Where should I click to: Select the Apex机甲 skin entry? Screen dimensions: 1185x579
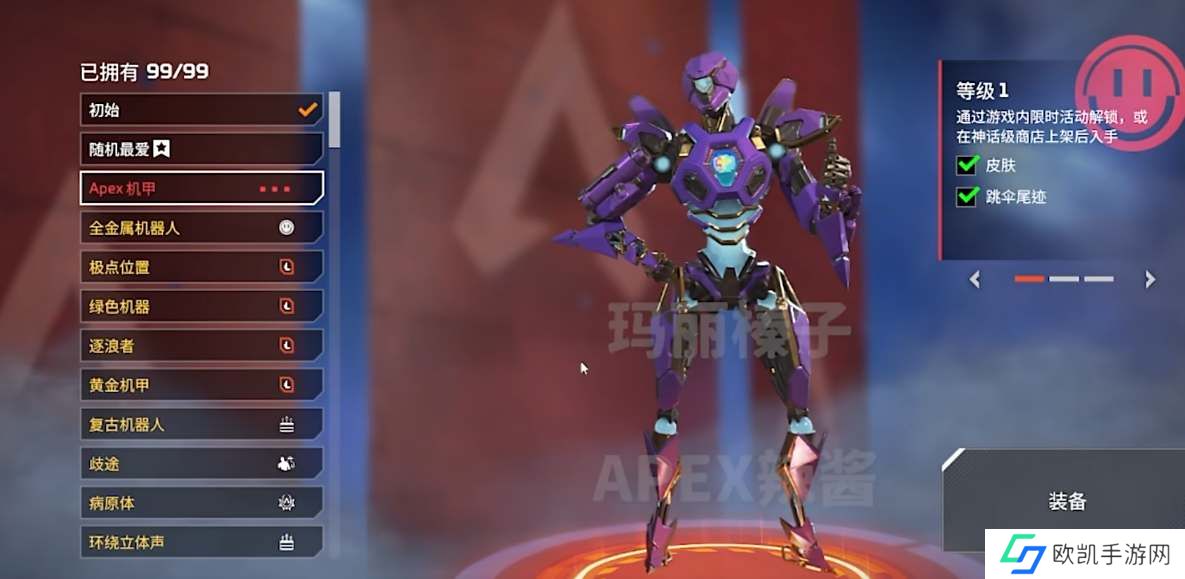pyautogui.click(x=200, y=188)
